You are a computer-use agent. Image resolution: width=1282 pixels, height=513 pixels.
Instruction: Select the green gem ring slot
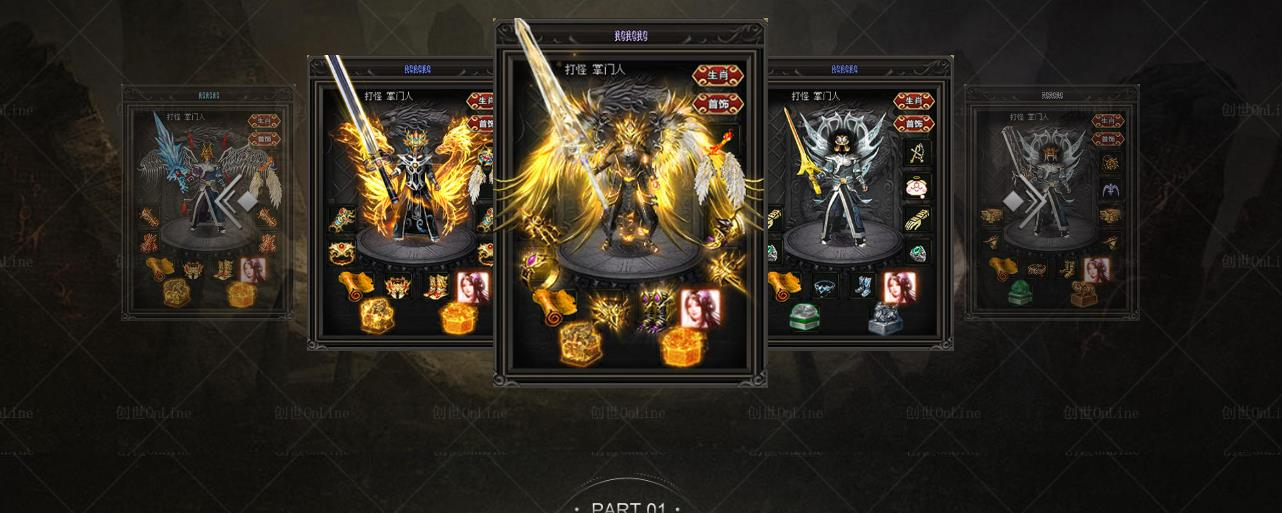tap(918, 252)
